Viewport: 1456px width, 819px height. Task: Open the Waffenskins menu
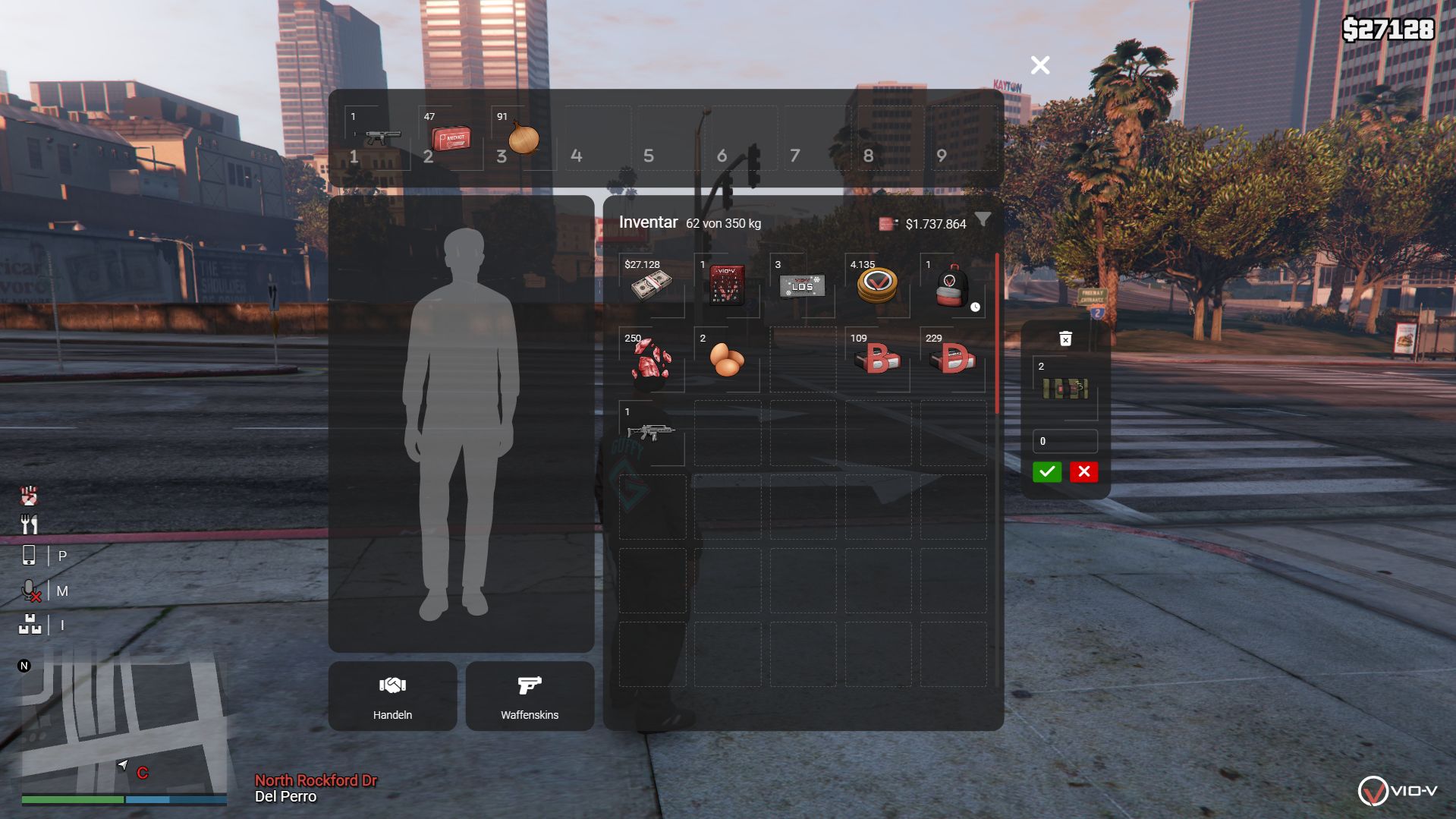pyautogui.click(x=530, y=696)
